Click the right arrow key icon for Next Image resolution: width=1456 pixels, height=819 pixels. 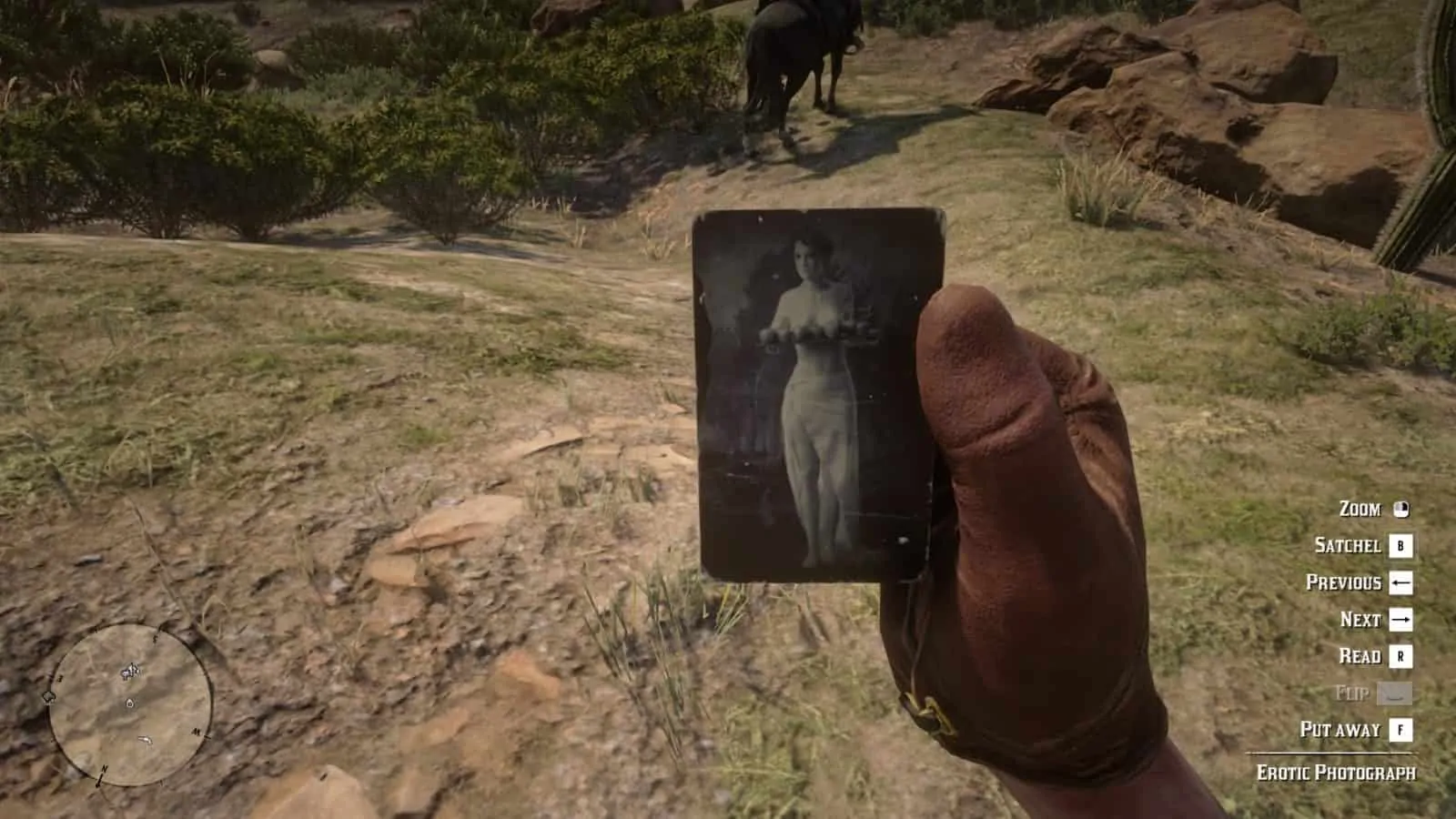[x=1401, y=620]
